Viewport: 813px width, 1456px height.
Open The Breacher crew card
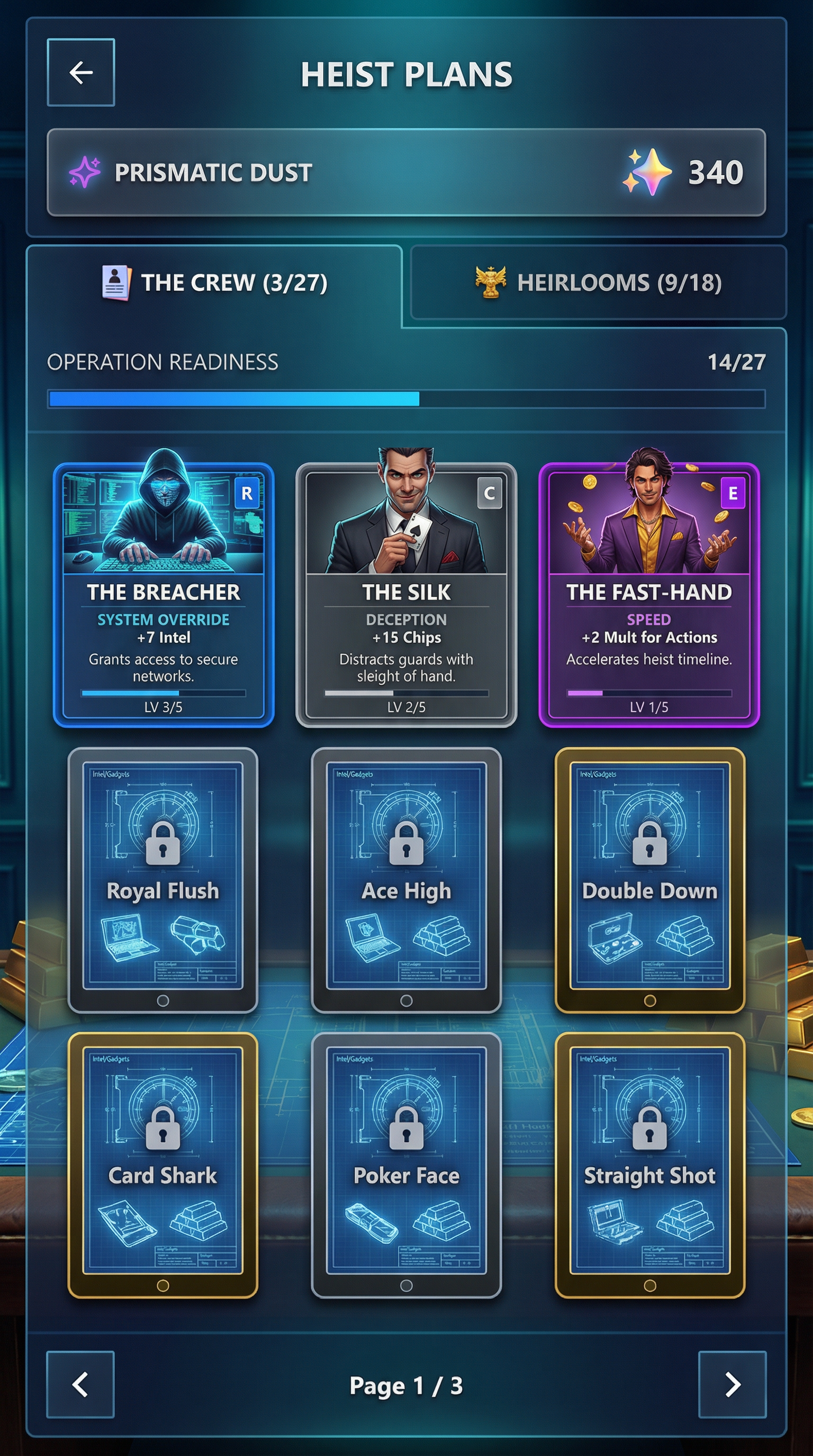pos(164,595)
